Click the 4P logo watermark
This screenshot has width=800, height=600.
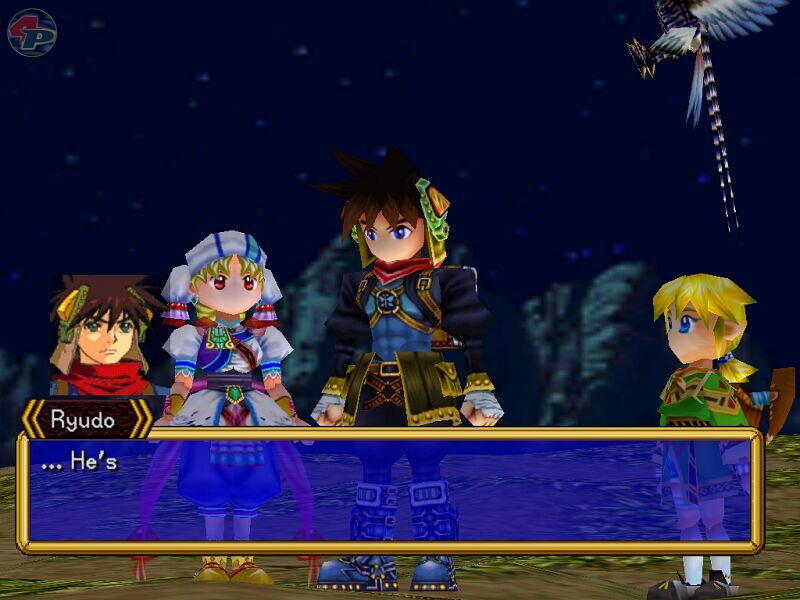[32, 32]
